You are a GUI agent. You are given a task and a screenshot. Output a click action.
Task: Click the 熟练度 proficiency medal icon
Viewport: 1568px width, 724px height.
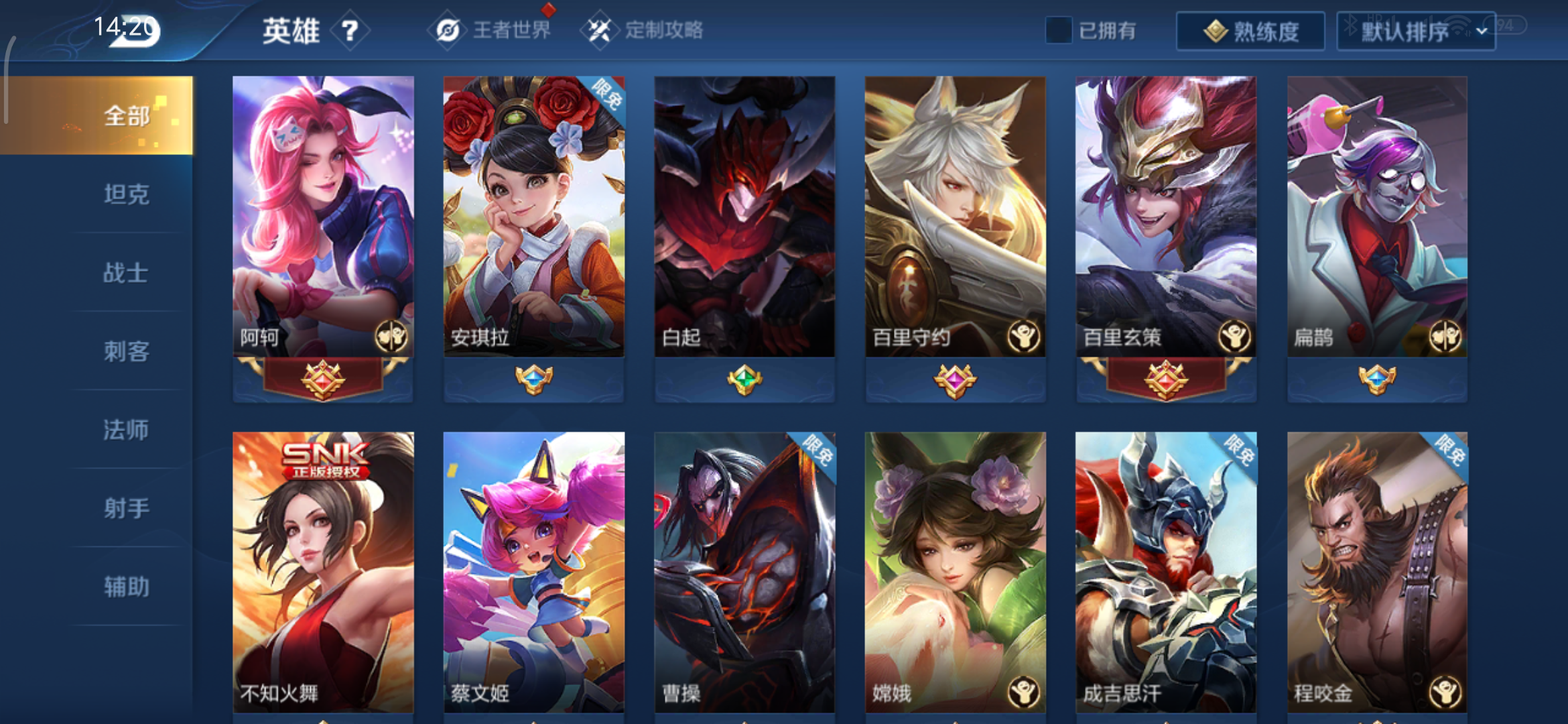click(1216, 30)
